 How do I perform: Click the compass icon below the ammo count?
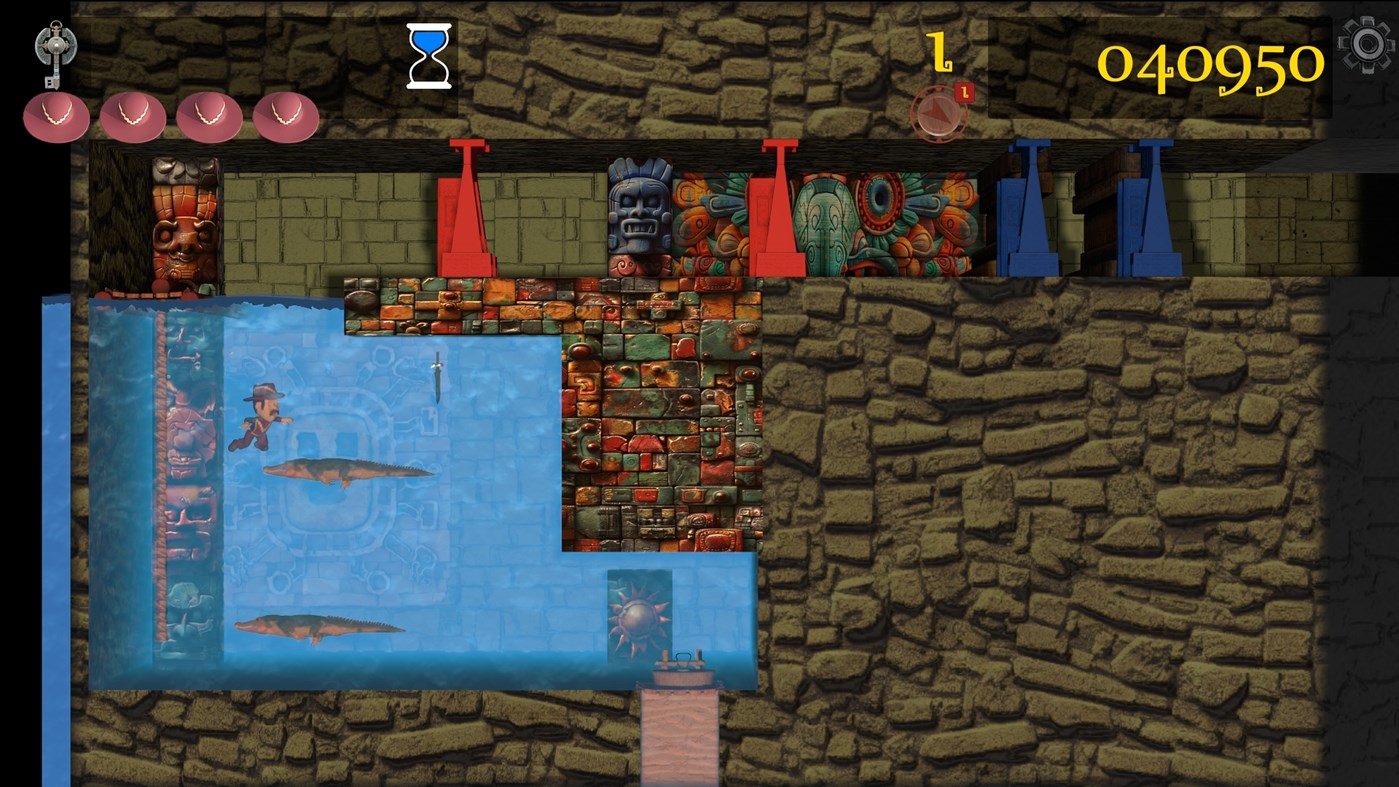pos(938,112)
